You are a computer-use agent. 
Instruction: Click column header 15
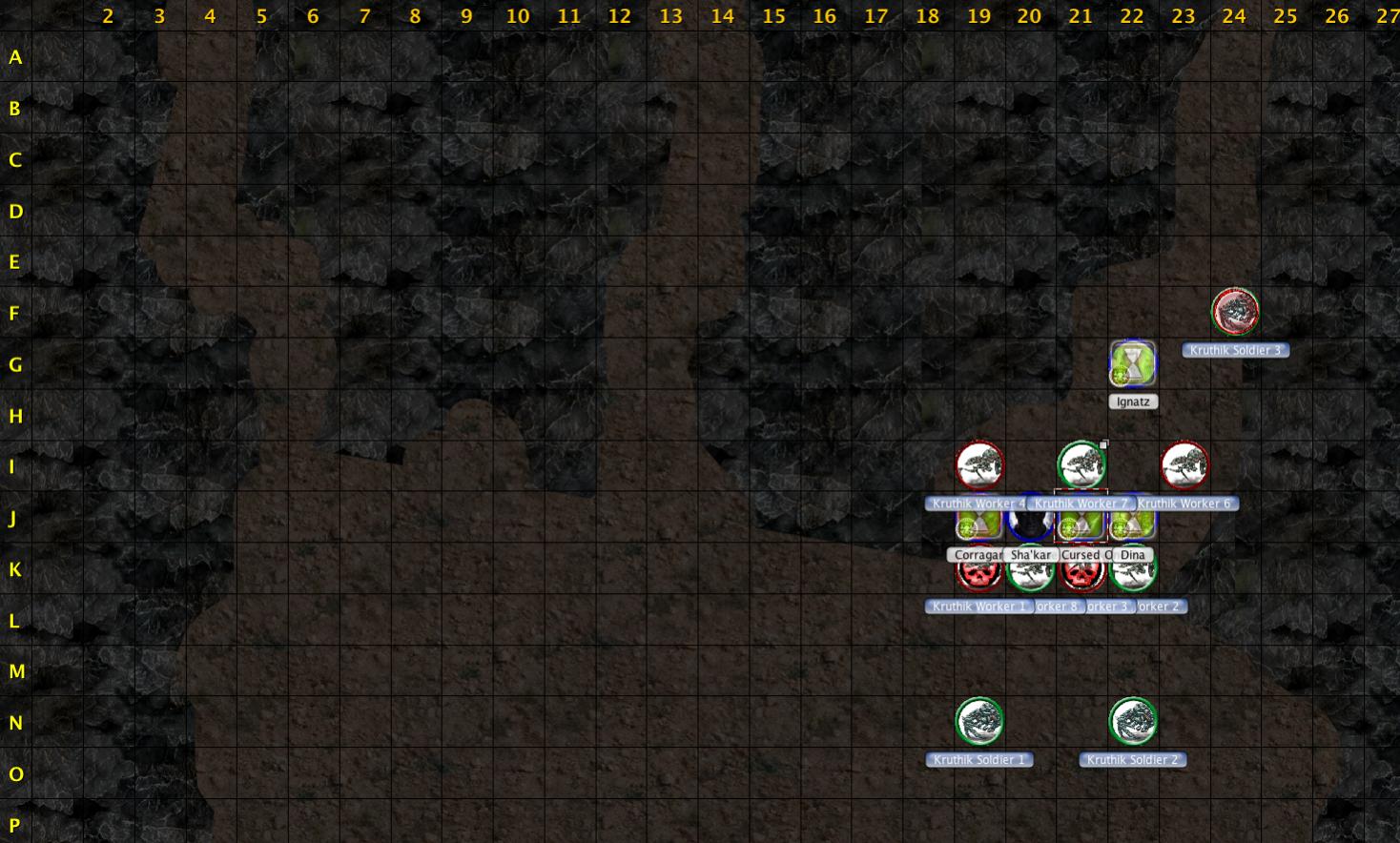[773, 16]
